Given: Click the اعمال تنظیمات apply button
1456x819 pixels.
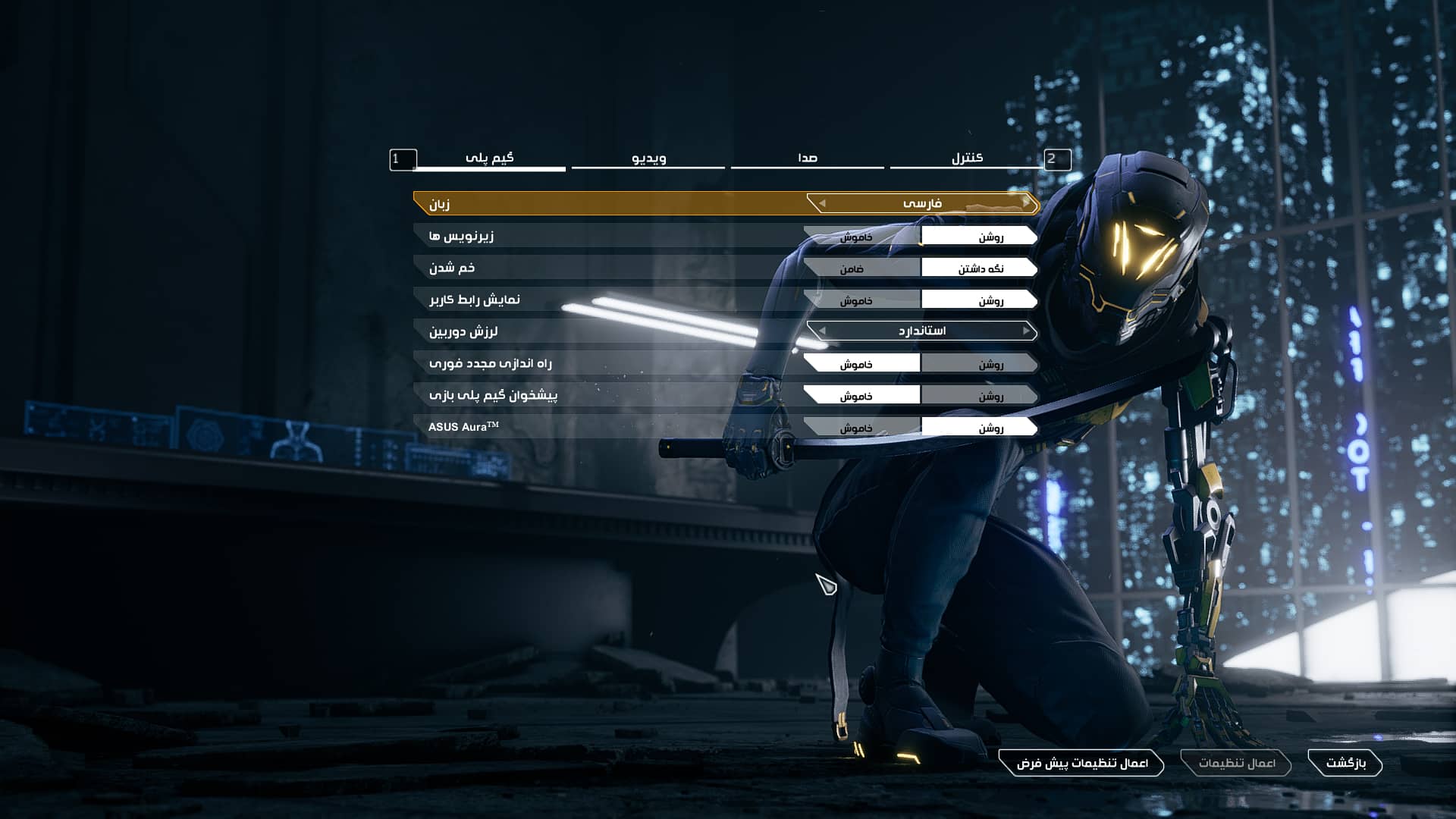Looking at the screenshot, I should click(x=1236, y=763).
